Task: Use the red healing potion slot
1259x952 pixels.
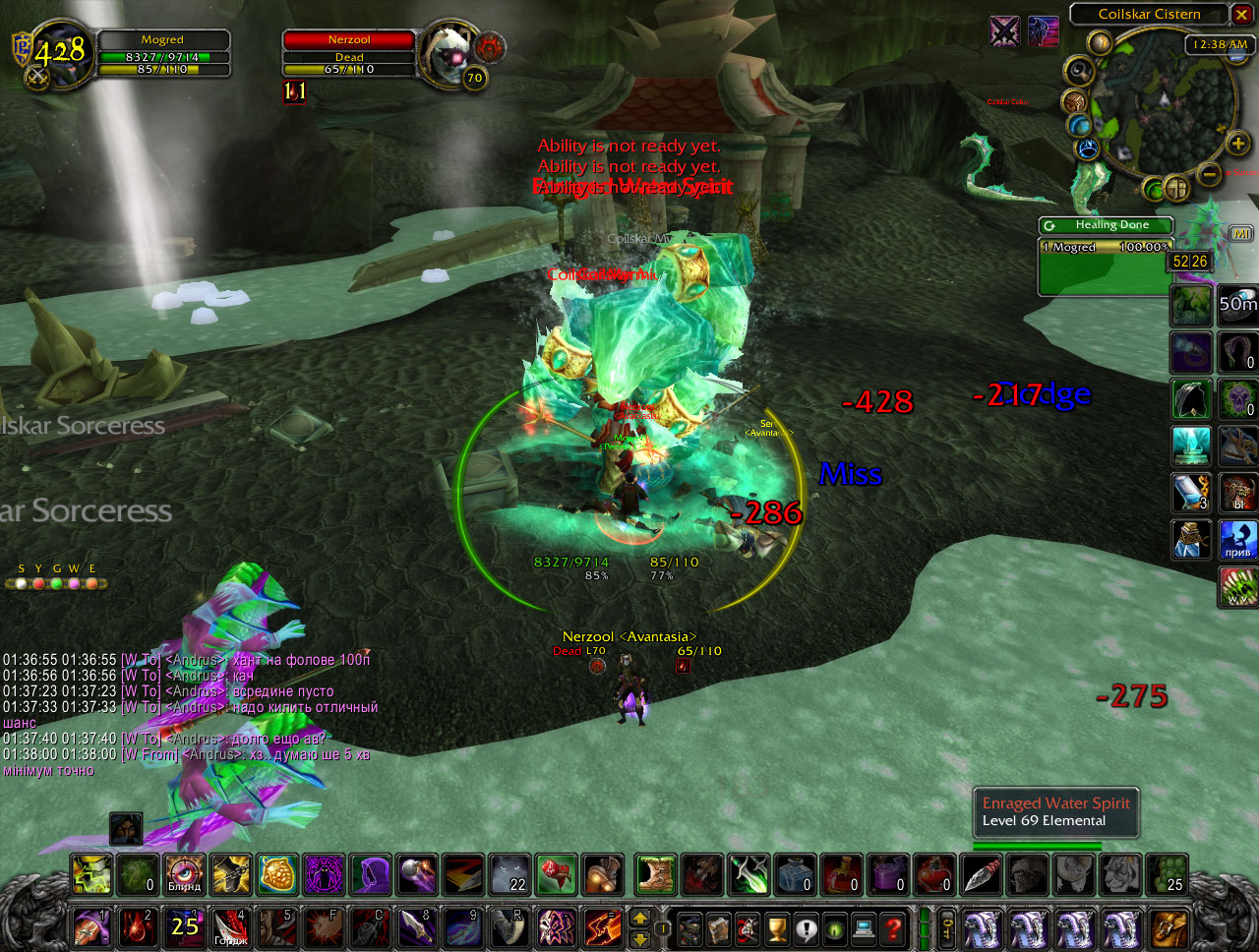Action: point(841,873)
